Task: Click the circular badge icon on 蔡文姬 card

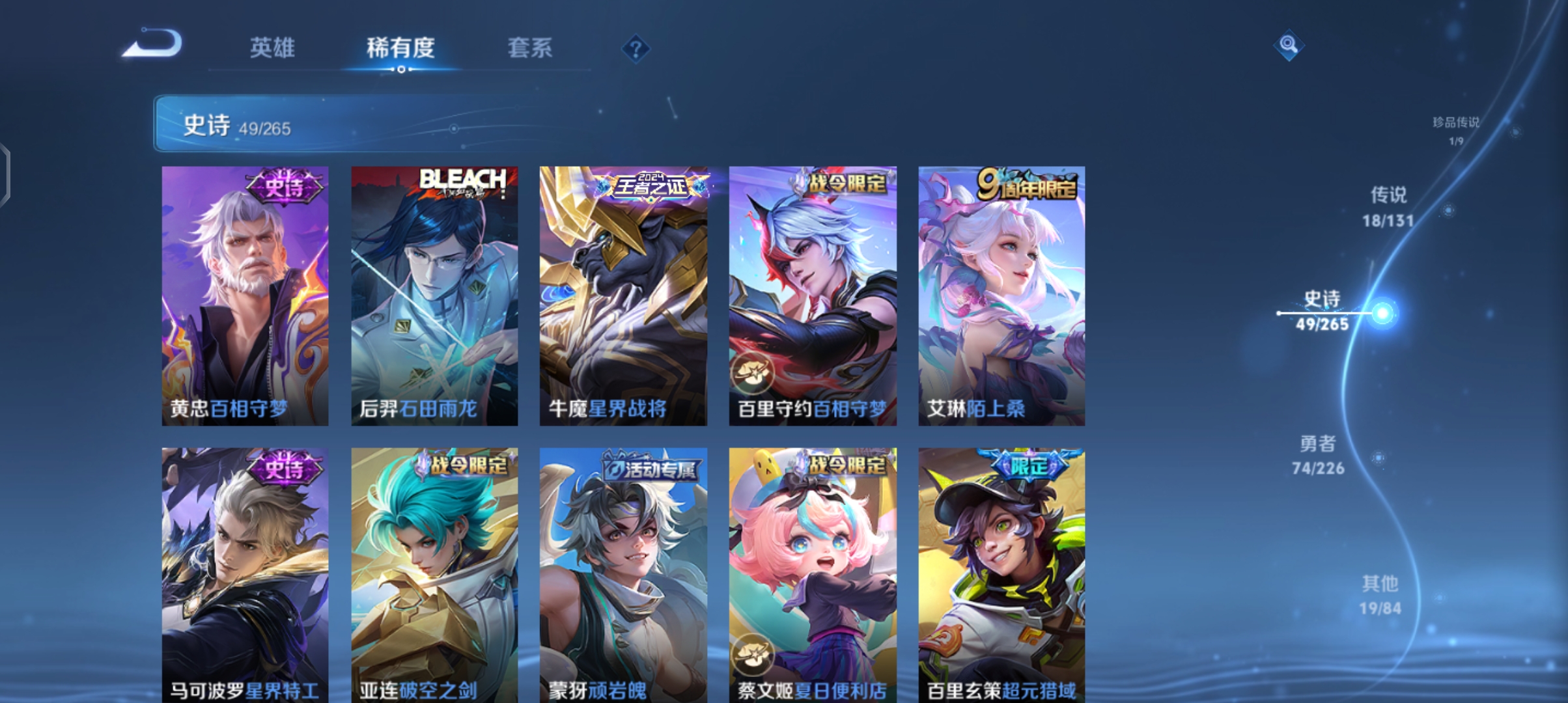Action: (x=753, y=654)
